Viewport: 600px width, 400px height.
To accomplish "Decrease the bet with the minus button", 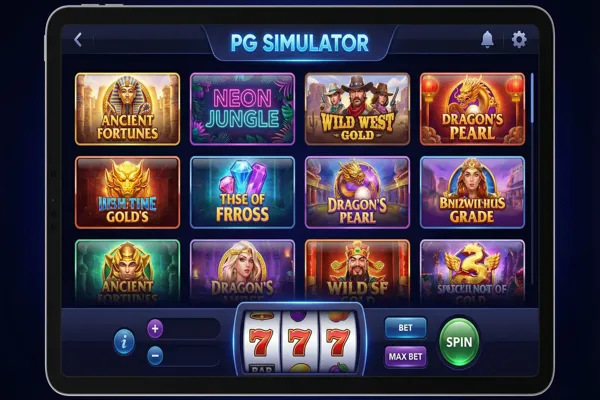I will click(155, 355).
